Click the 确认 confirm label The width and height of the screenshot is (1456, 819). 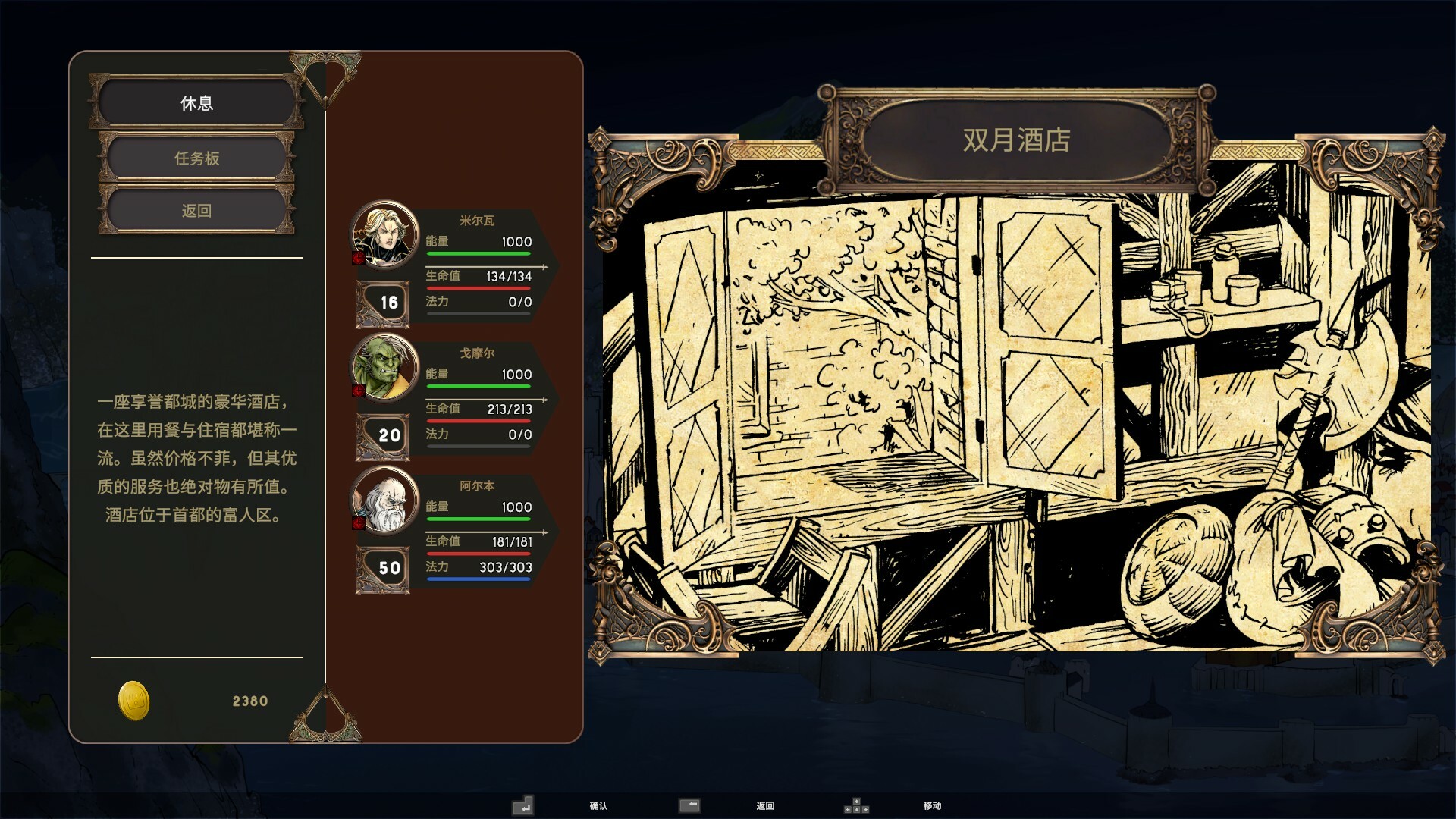(598, 807)
